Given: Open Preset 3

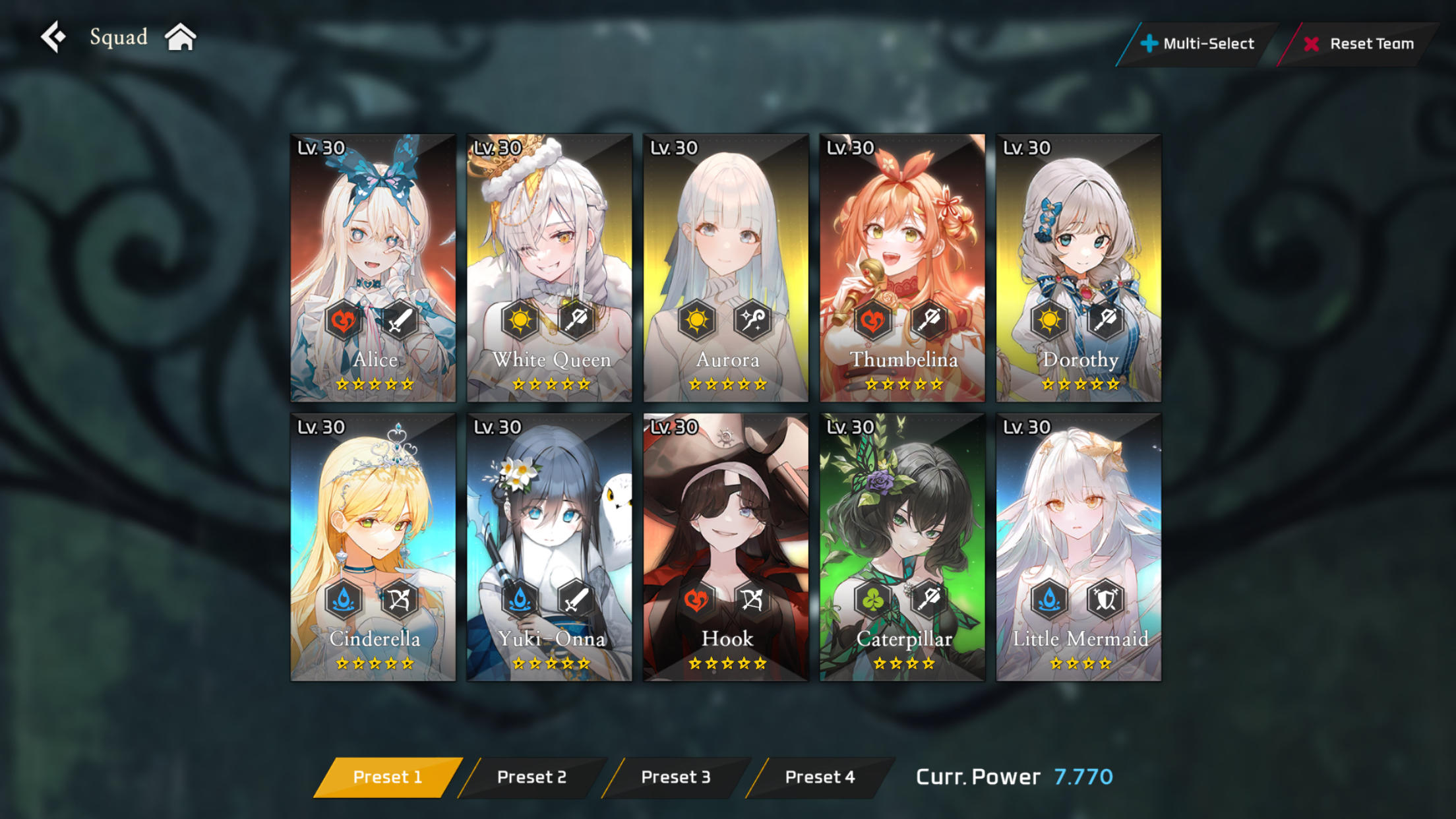Looking at the screenshot, I should click(x=675, y=777).
